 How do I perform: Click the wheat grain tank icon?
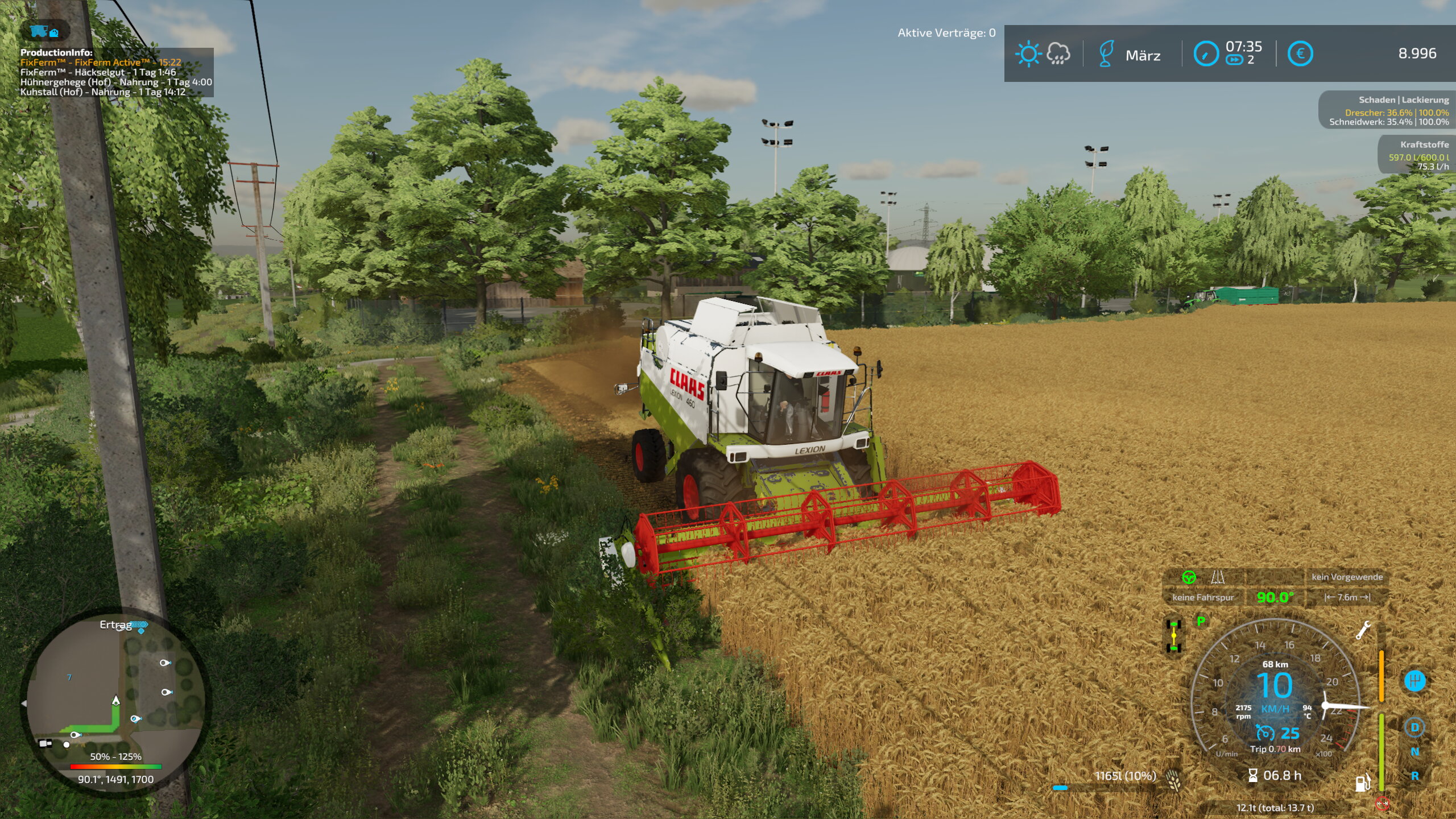1173,779
